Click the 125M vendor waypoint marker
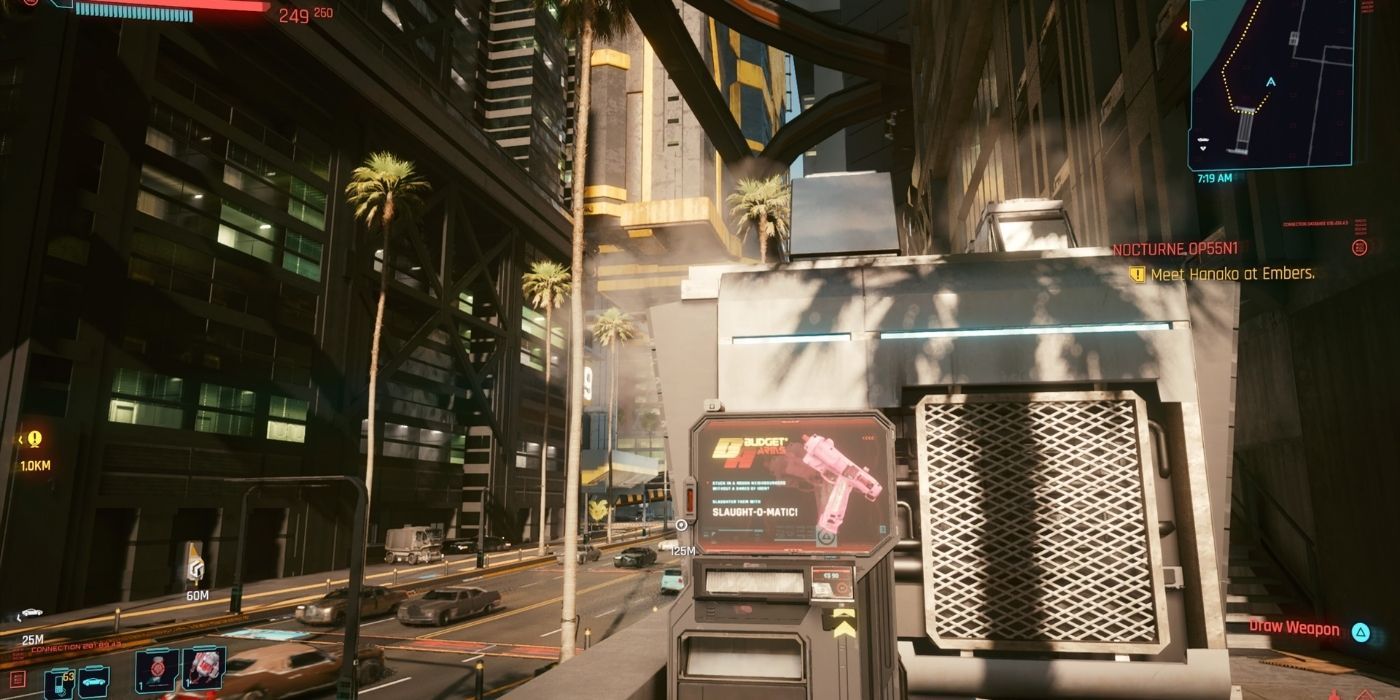 coord(681,525)
